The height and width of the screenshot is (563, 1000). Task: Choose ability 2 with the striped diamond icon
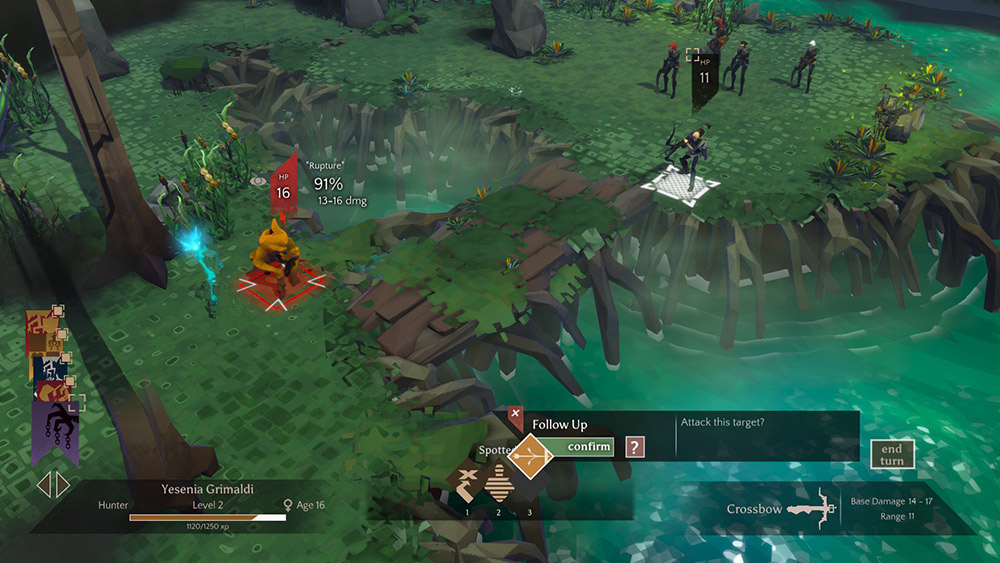click(499, 484)
